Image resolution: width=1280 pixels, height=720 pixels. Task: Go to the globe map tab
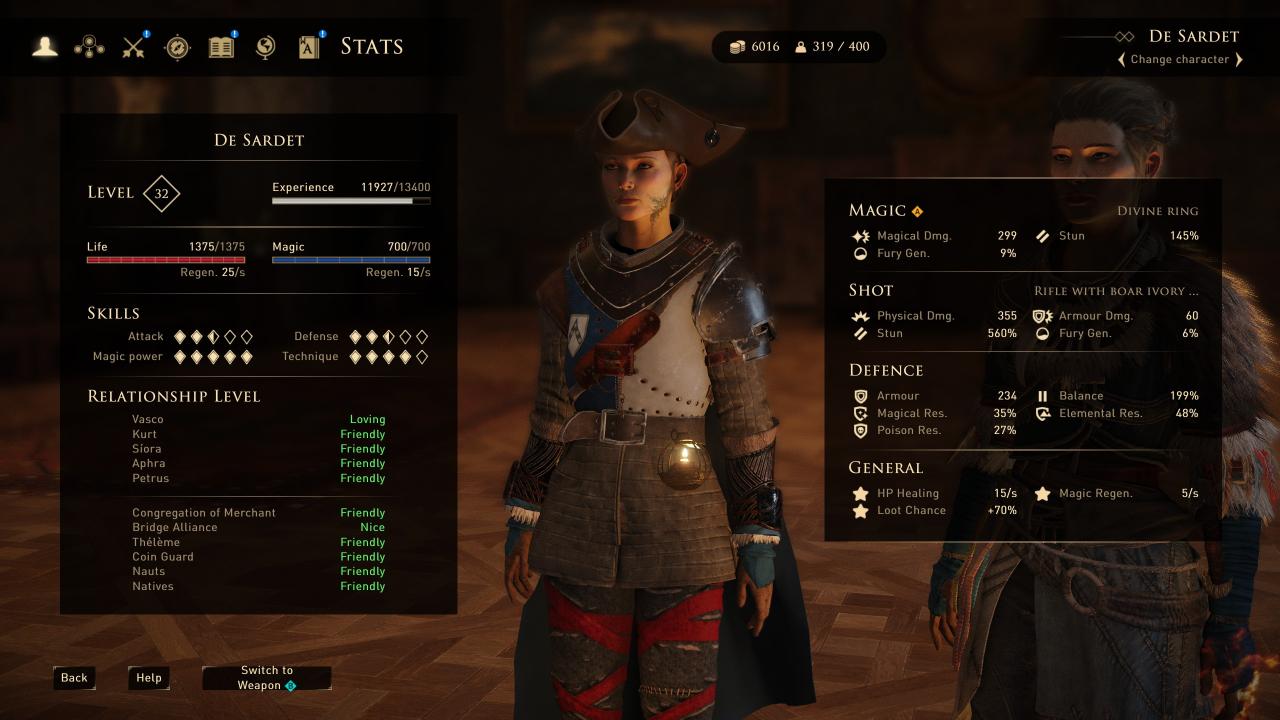pos(265,46)
